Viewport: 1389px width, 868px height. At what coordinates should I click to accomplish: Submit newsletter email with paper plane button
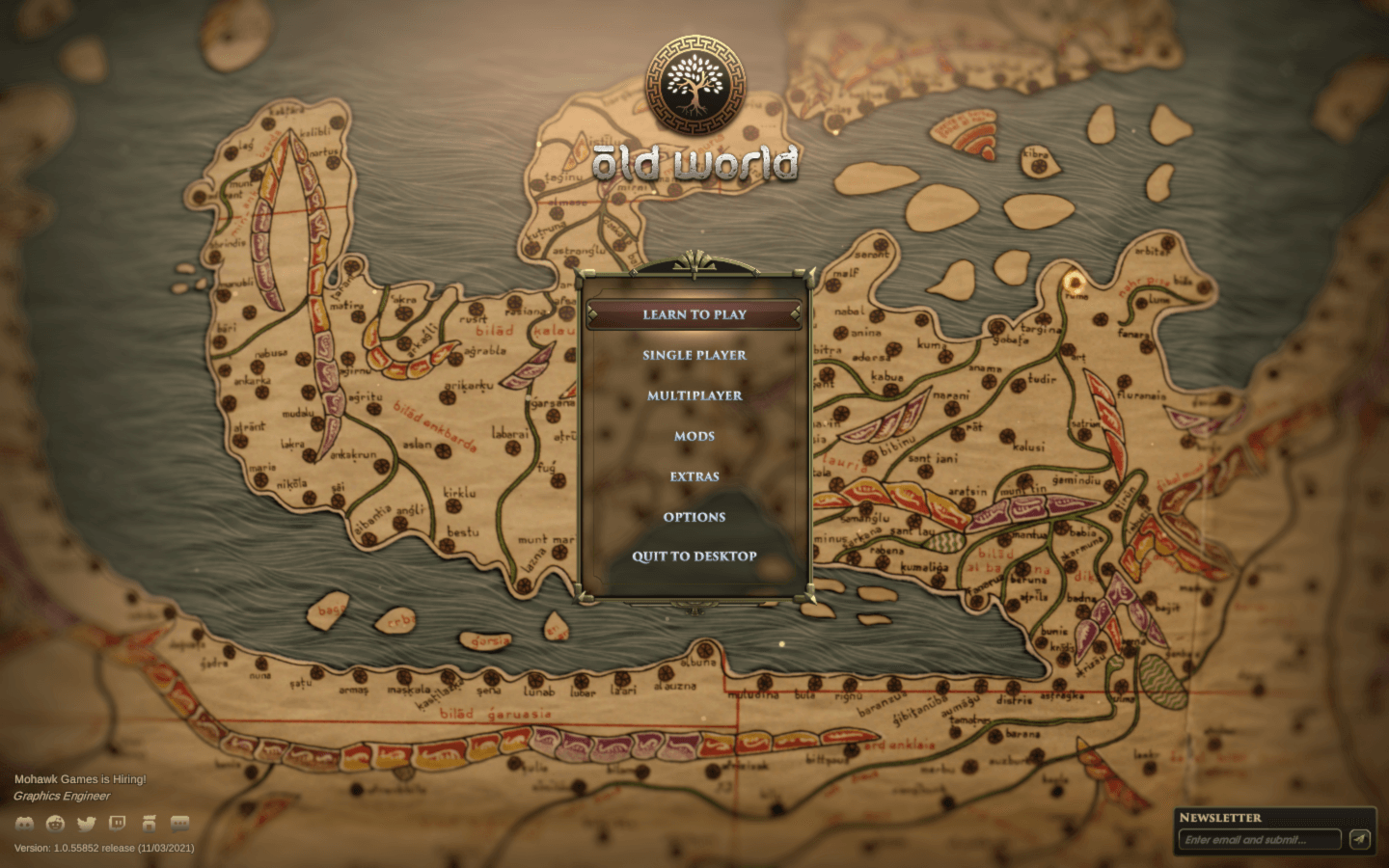pos(1360,839)
